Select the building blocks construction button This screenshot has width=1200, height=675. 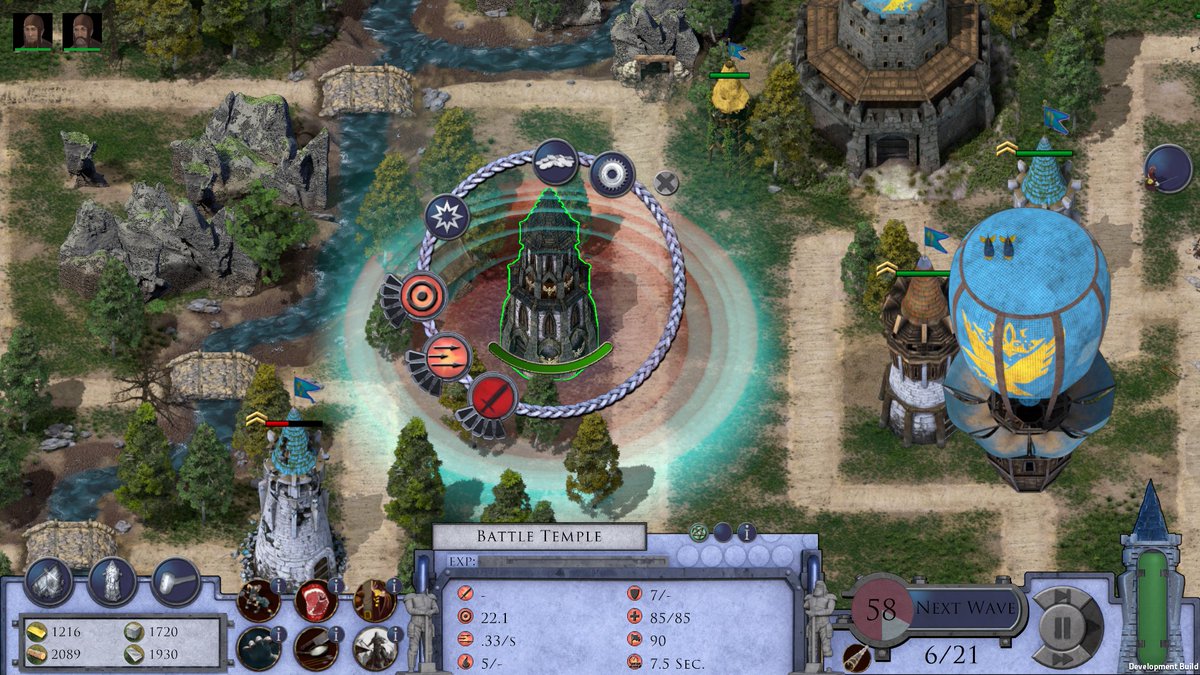tap(48, 580)
